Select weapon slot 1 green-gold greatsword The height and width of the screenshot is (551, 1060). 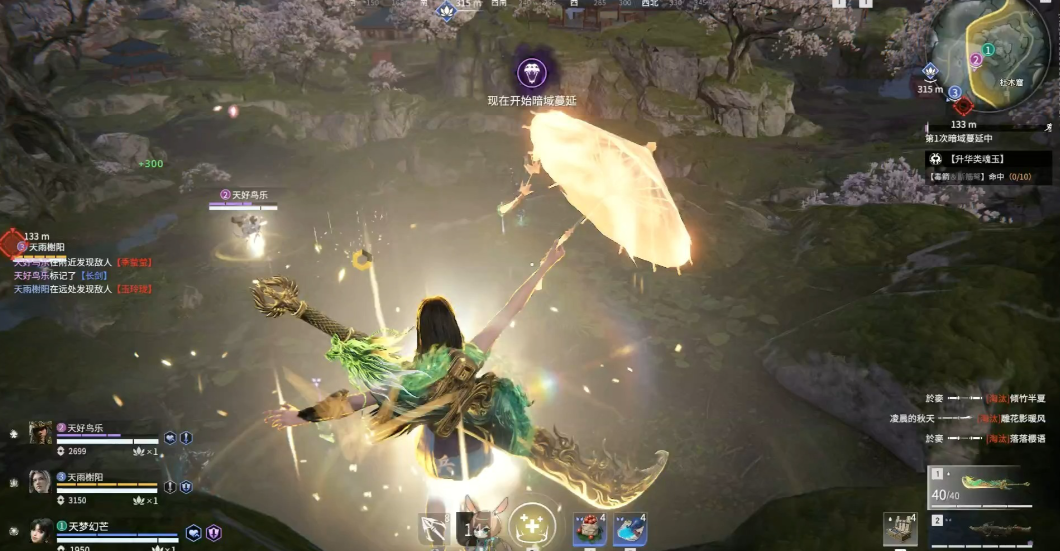pyautogui.click(x=988, y=483)
